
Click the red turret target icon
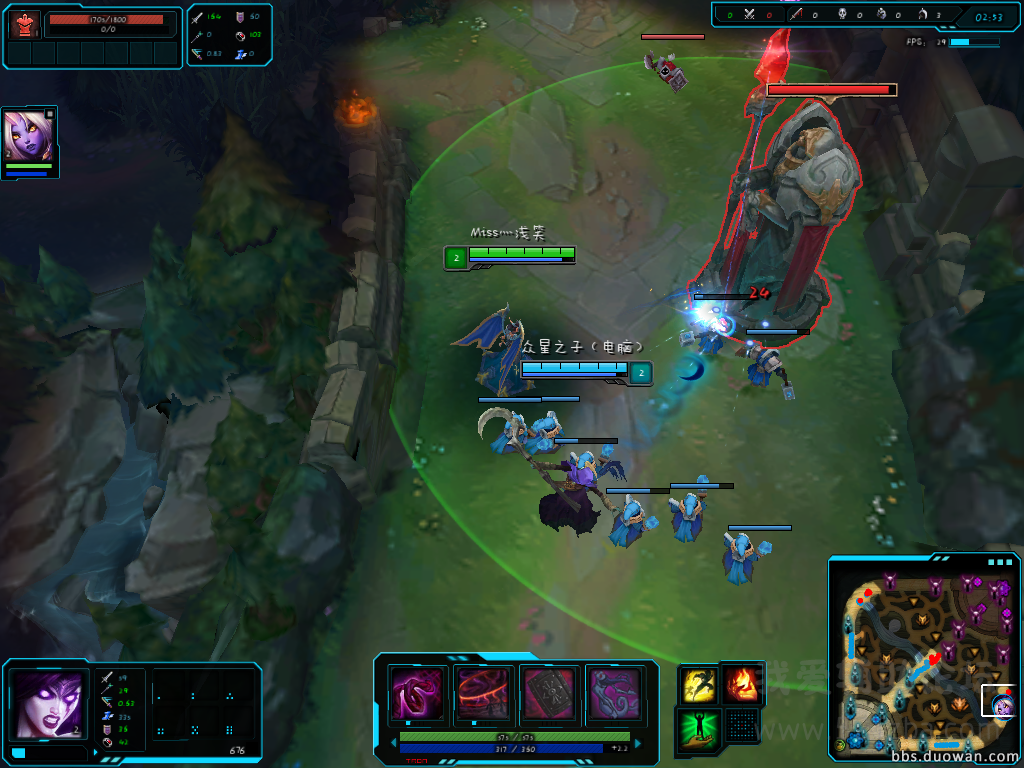point(25,24)
